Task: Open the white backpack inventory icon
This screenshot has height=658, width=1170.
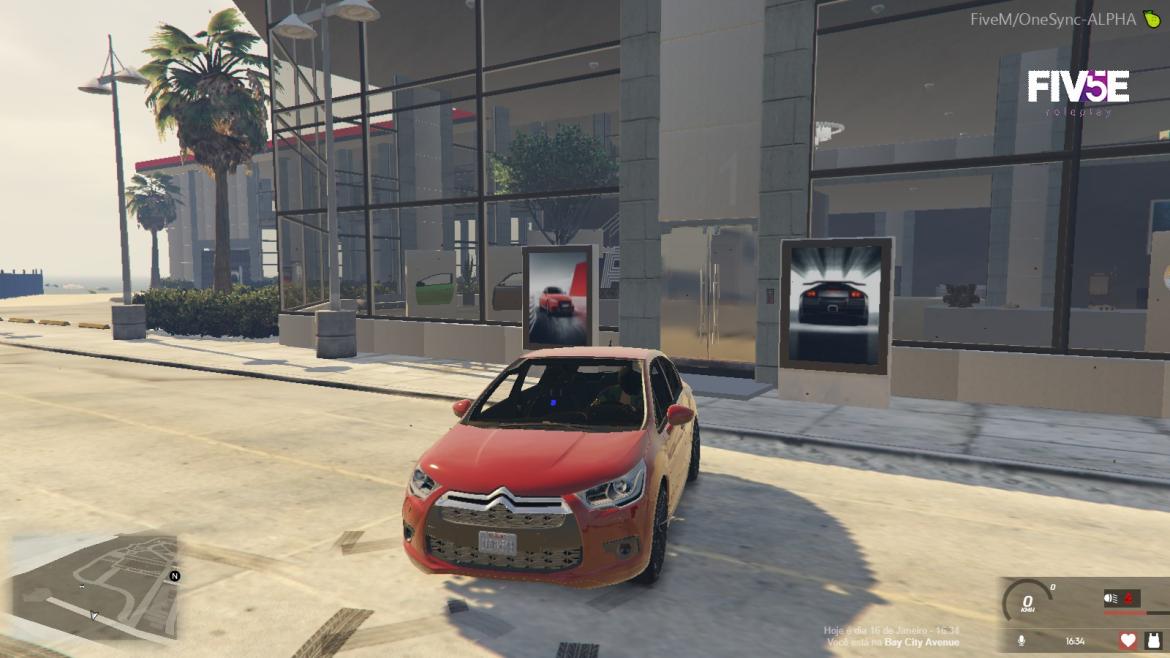Action: [x=1154, y=640]
